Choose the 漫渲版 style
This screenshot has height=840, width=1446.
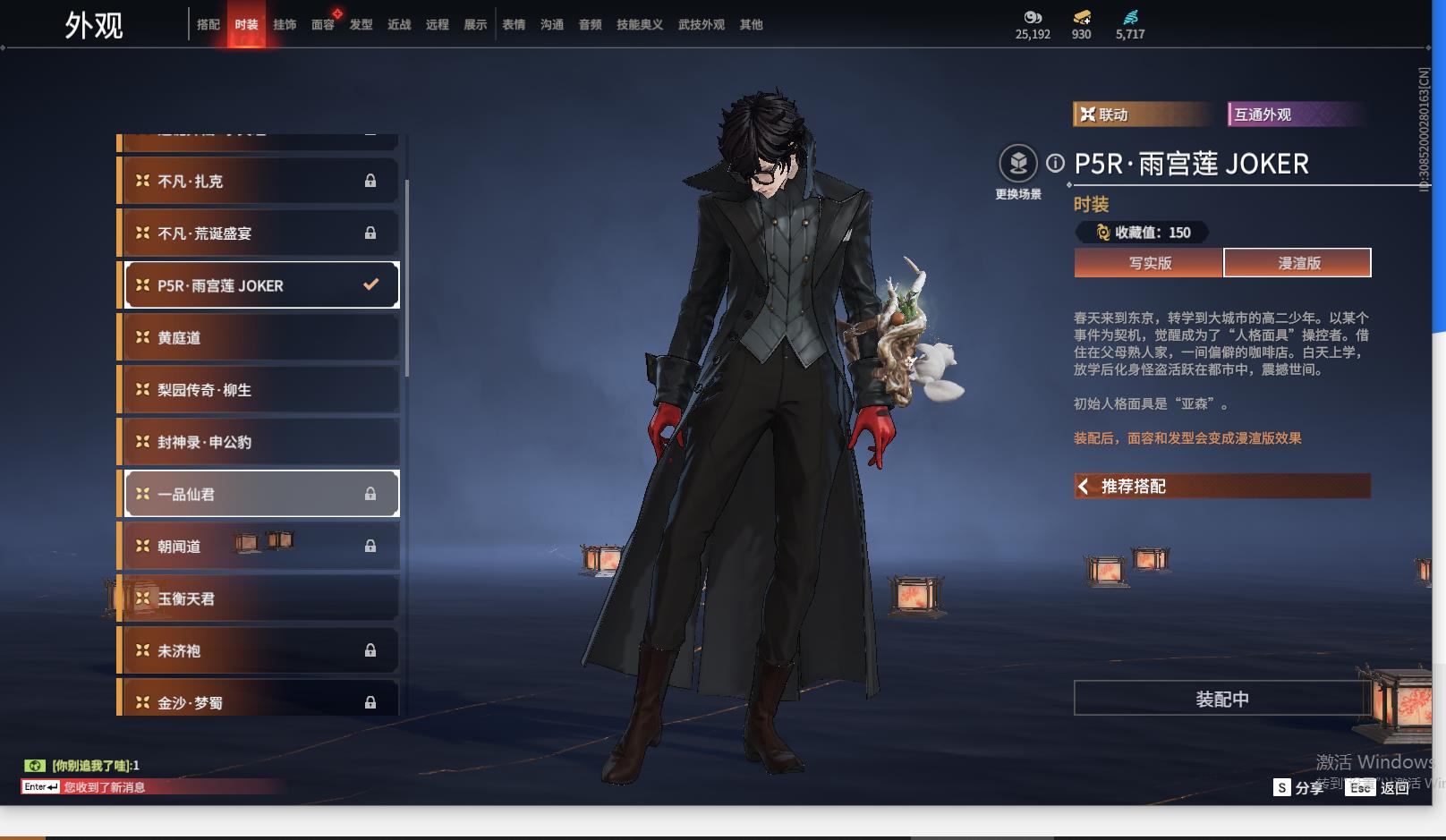[1298, 263]
